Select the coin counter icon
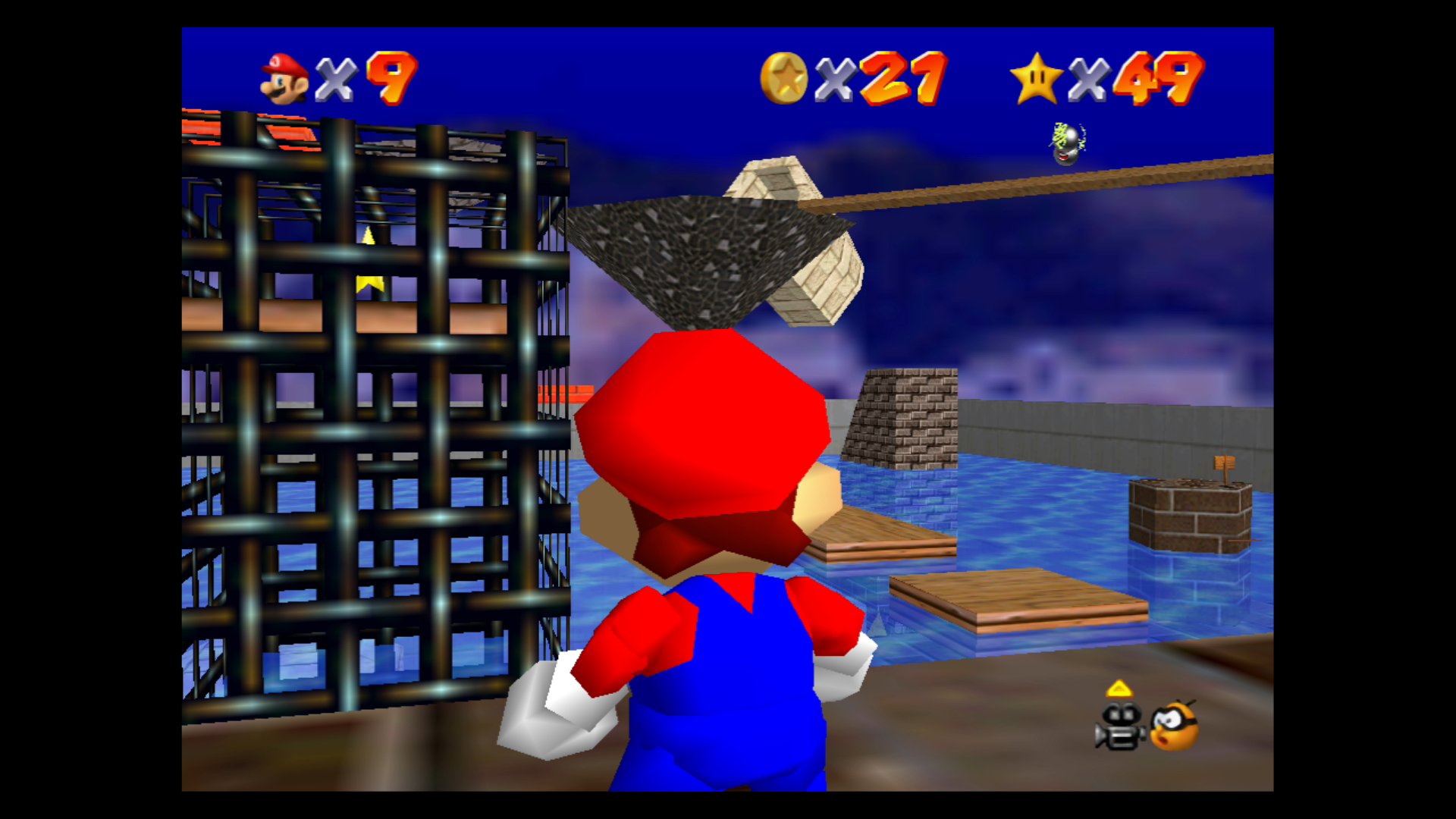The width and height of the screenshot is (1456, 819). click(x=786, y=78)
